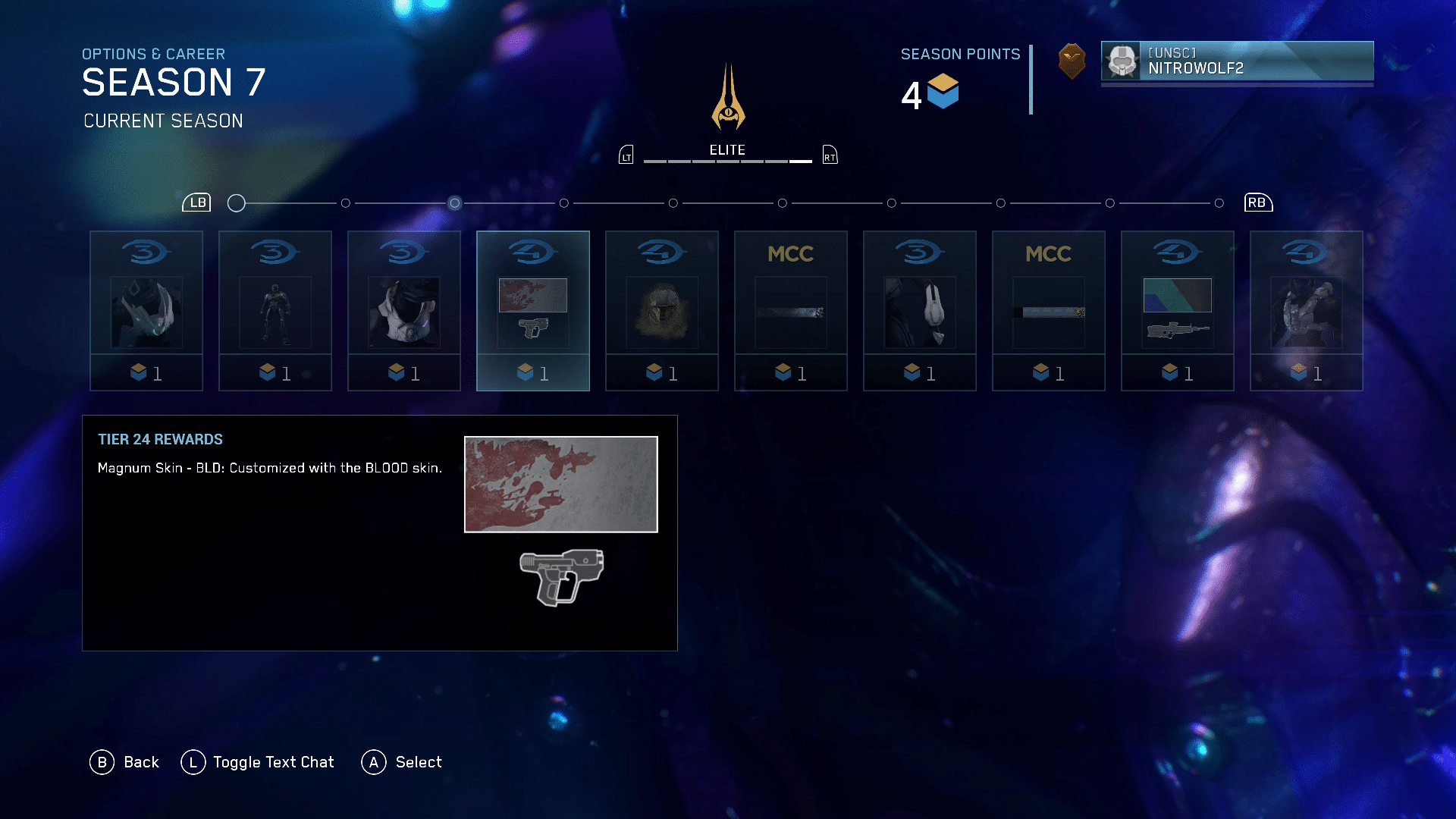Viewport: 1456px width, 819px height.
Task: View the BLOOD skin preview image
Action: [561, 485]
